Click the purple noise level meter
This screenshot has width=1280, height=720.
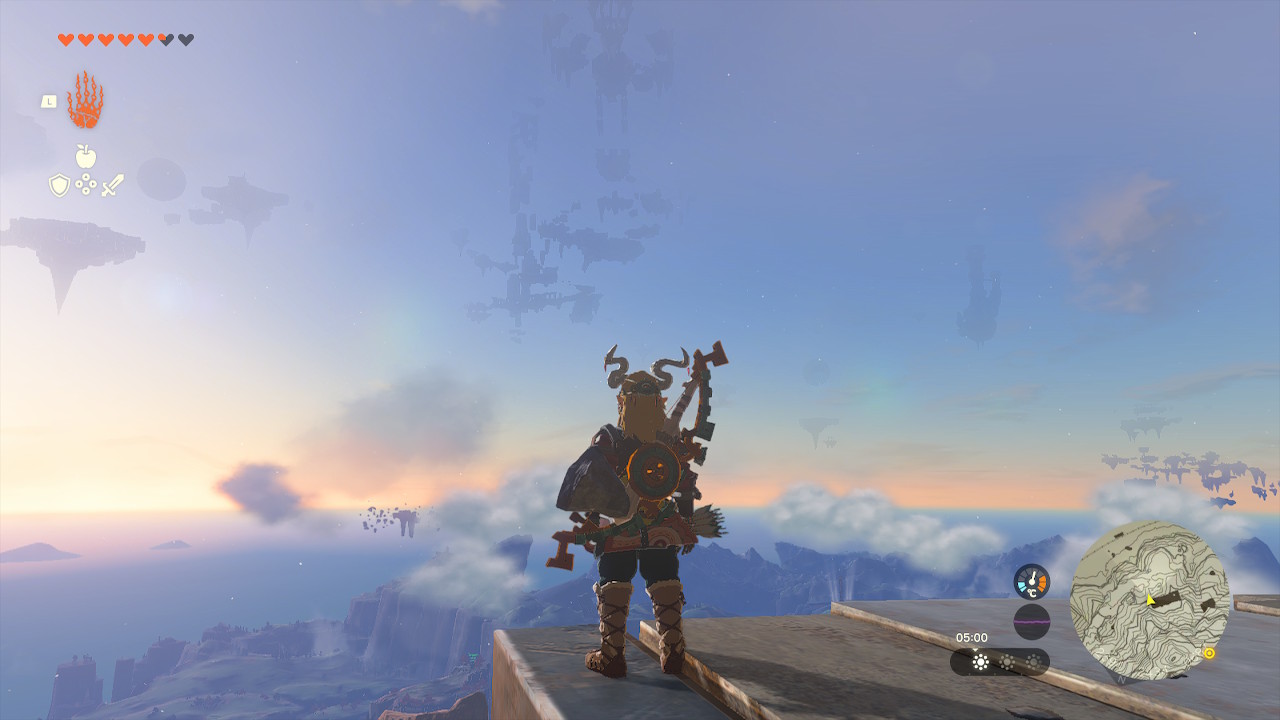coord(1032,621)
